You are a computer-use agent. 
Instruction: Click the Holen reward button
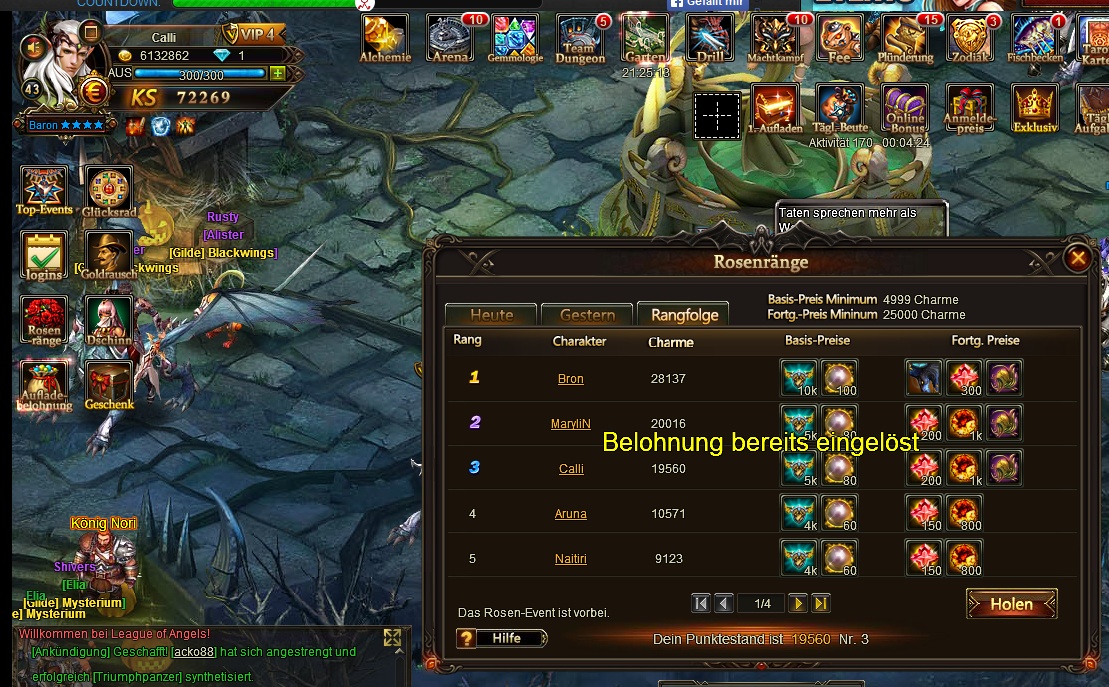coord(1011,604)
